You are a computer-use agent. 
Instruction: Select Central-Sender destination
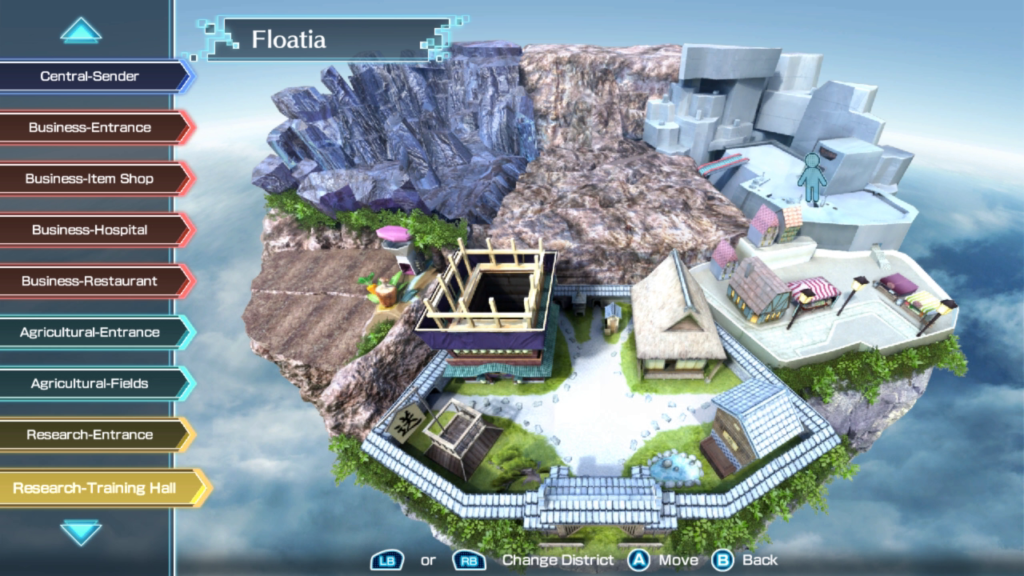90,76
